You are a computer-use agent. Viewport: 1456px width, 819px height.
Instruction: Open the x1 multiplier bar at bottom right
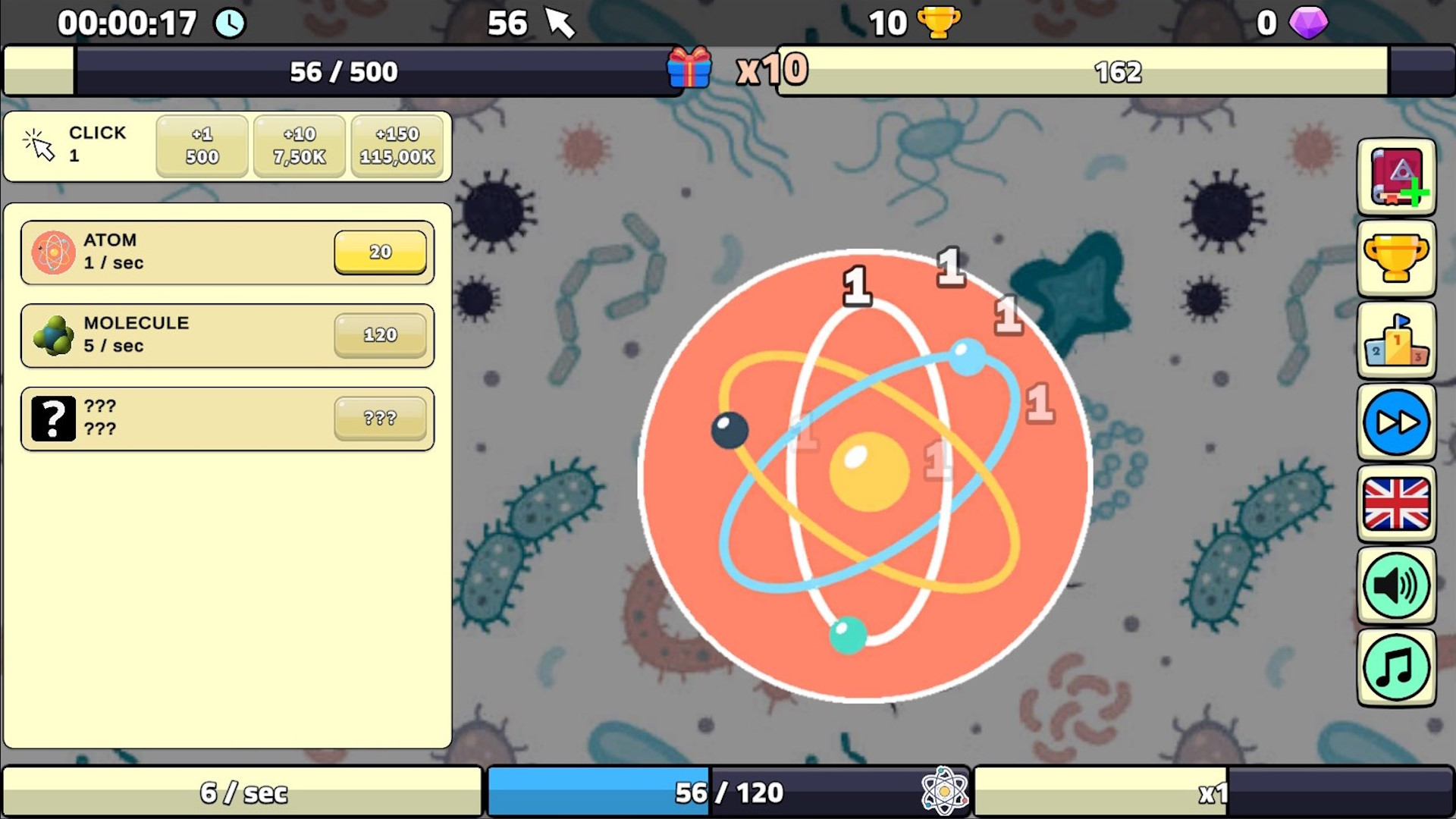click(x=1215, y=792)
